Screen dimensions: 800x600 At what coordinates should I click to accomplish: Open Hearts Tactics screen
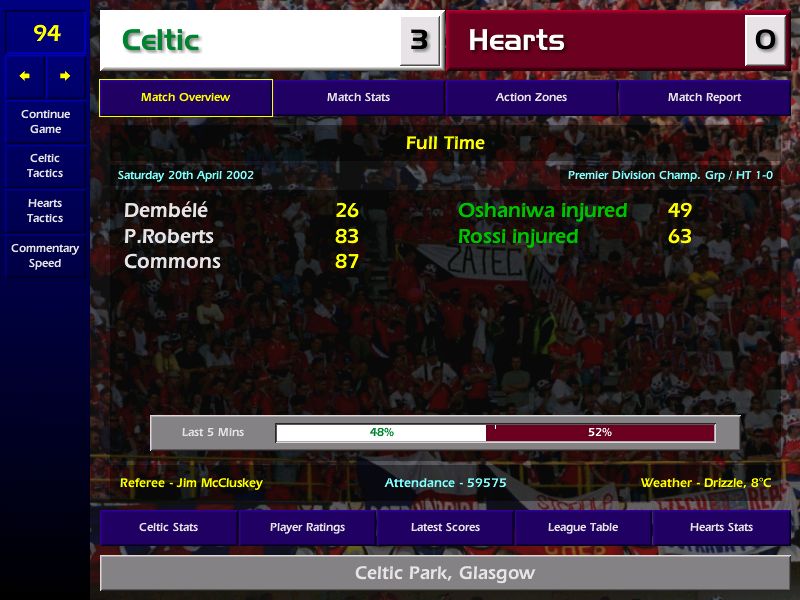[x=45, y=210]
